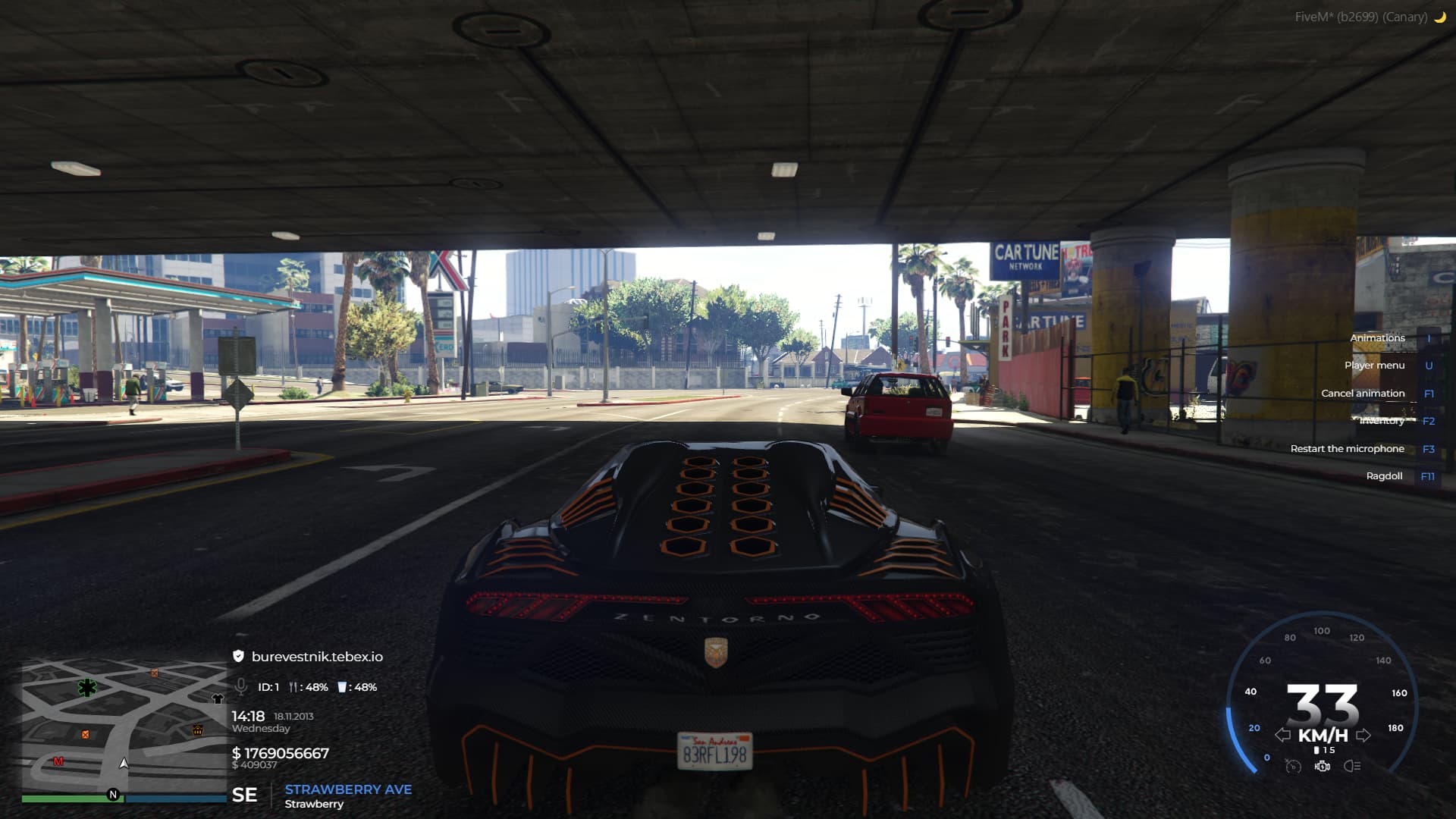Click the shield icon beside burevestnik.tebex.io
Screen dimensions: 1456x819
click(237, 657)
